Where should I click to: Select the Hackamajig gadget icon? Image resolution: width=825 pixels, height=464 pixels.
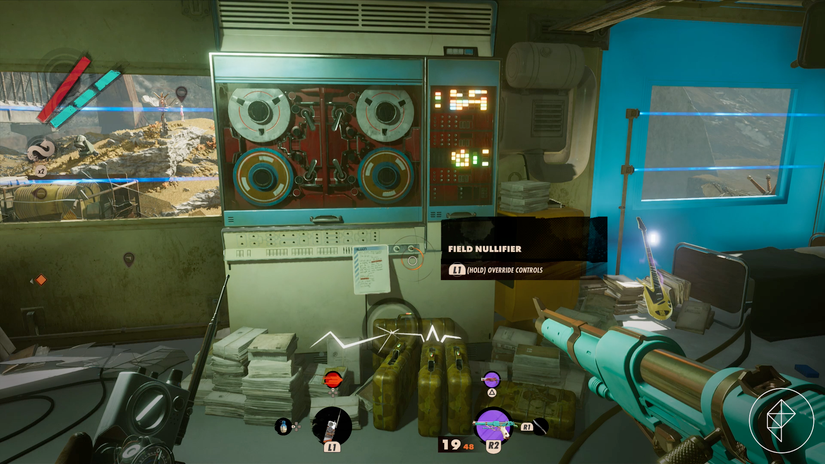331,425
